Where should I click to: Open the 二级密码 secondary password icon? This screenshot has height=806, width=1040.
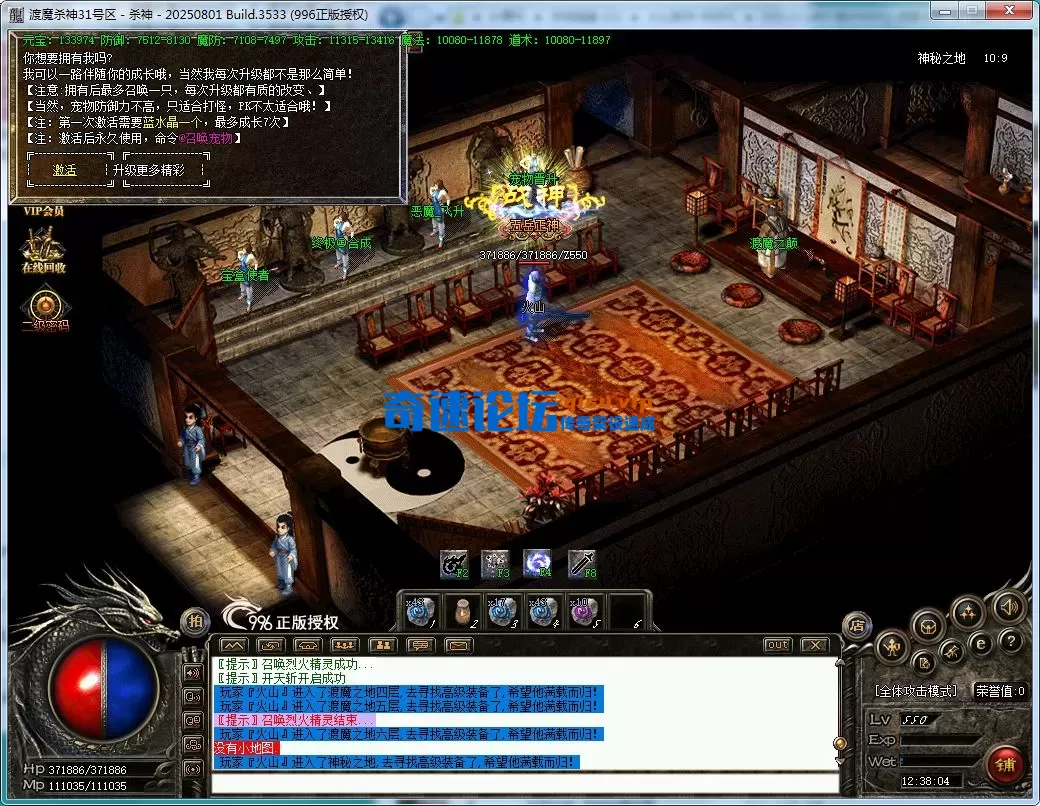click(x=44, y=306)
